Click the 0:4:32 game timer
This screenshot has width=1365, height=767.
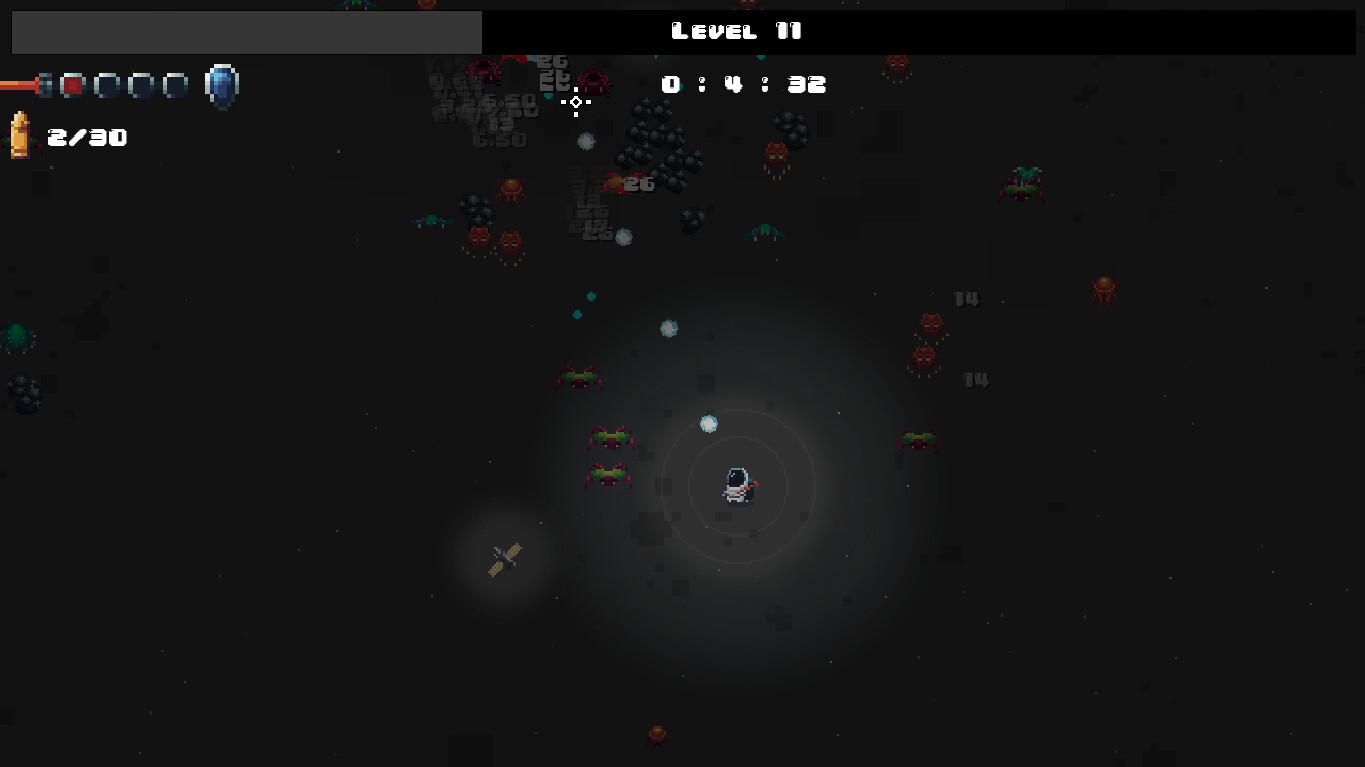(x=744, y=84)
